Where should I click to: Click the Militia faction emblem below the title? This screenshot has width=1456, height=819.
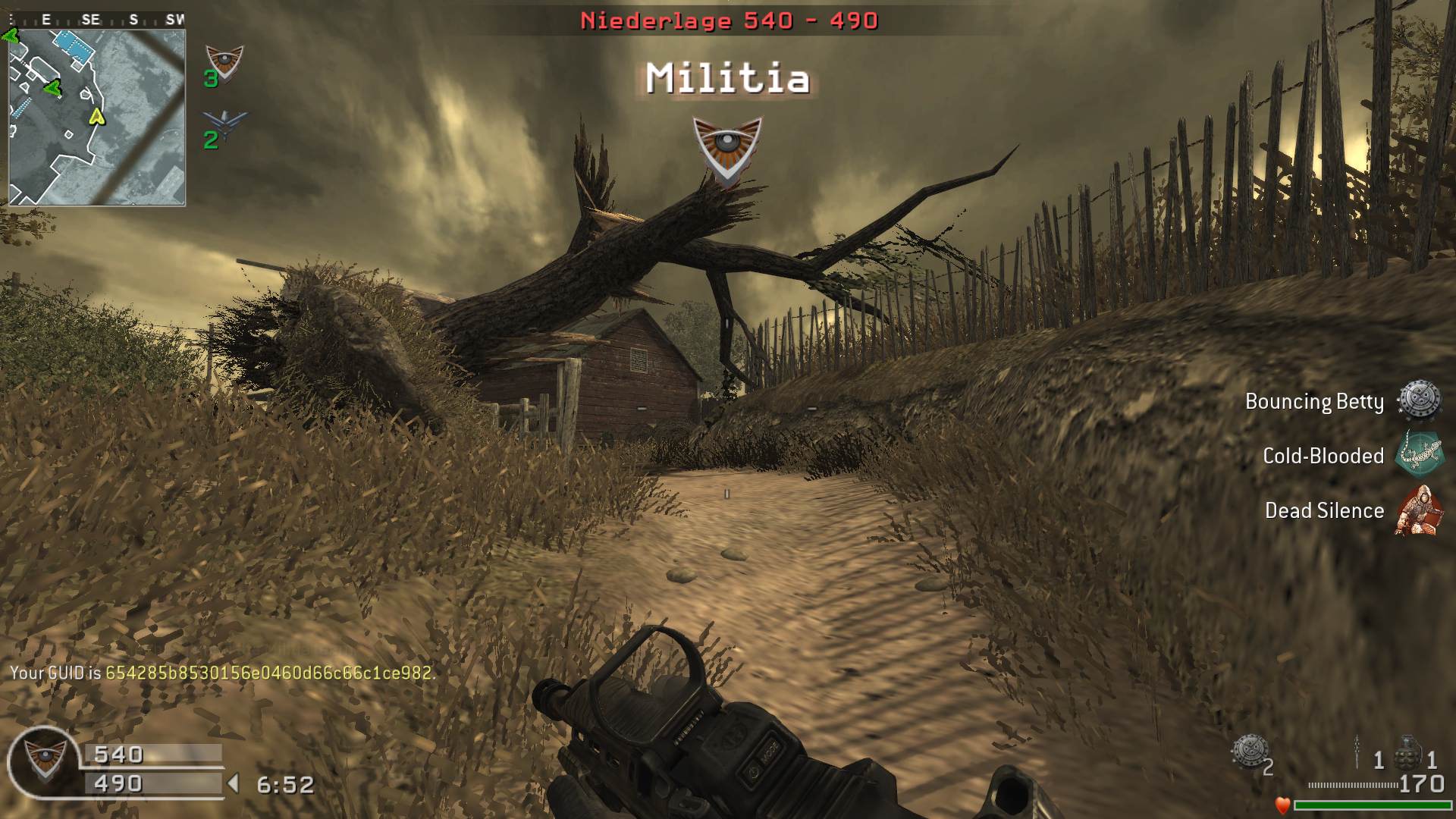727,150
